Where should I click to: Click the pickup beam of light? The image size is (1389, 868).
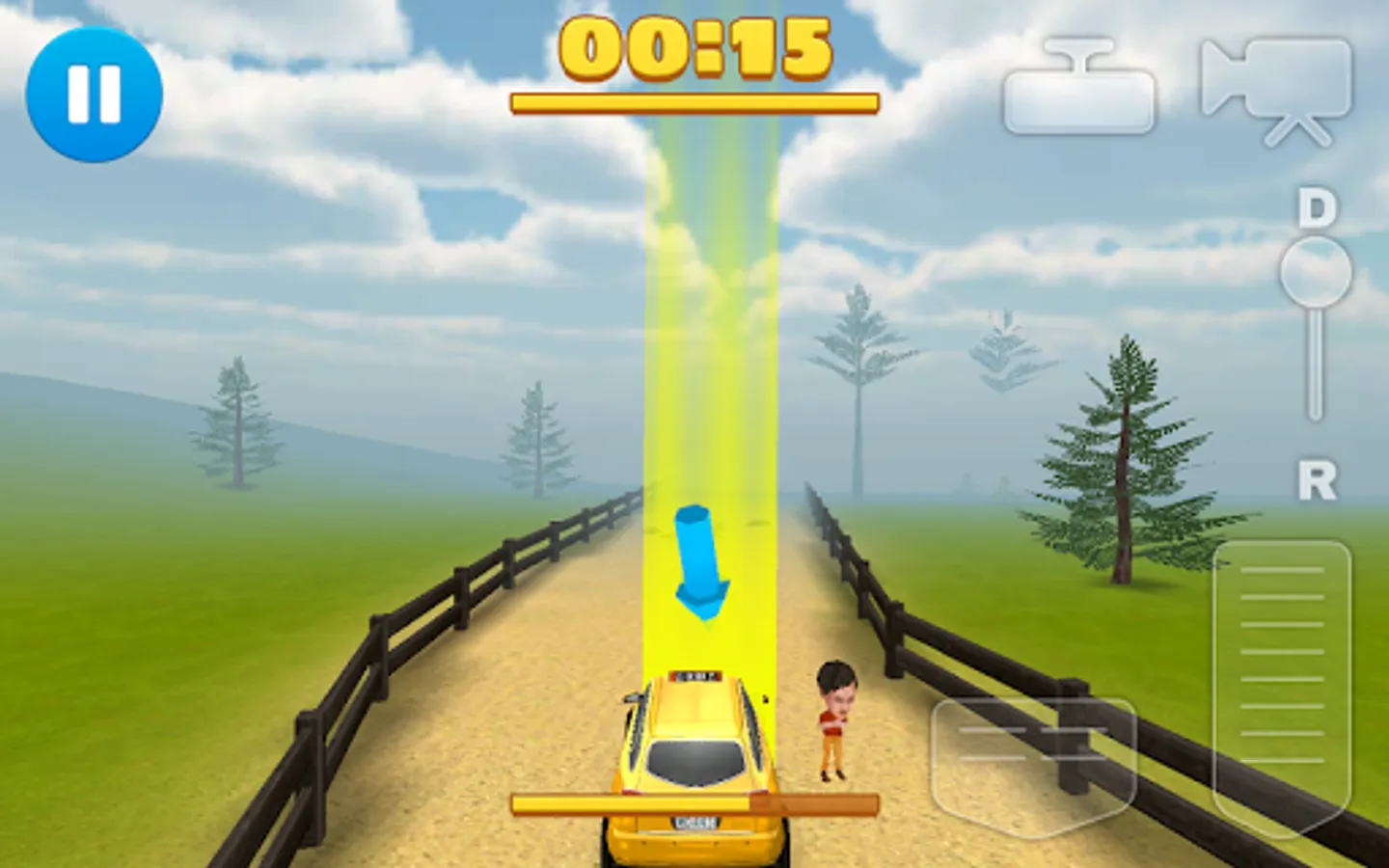(709, 386)
